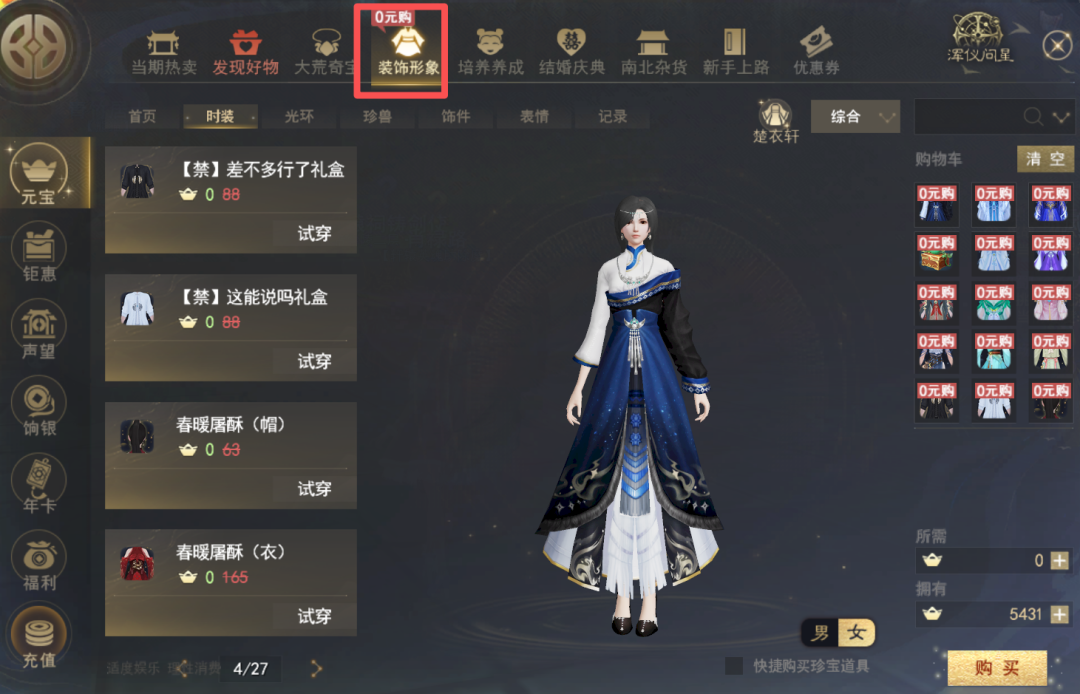Try on 差不多行了礼盒 outfit
Viewport: 1080px width, 694px height.
coord(314,234)
